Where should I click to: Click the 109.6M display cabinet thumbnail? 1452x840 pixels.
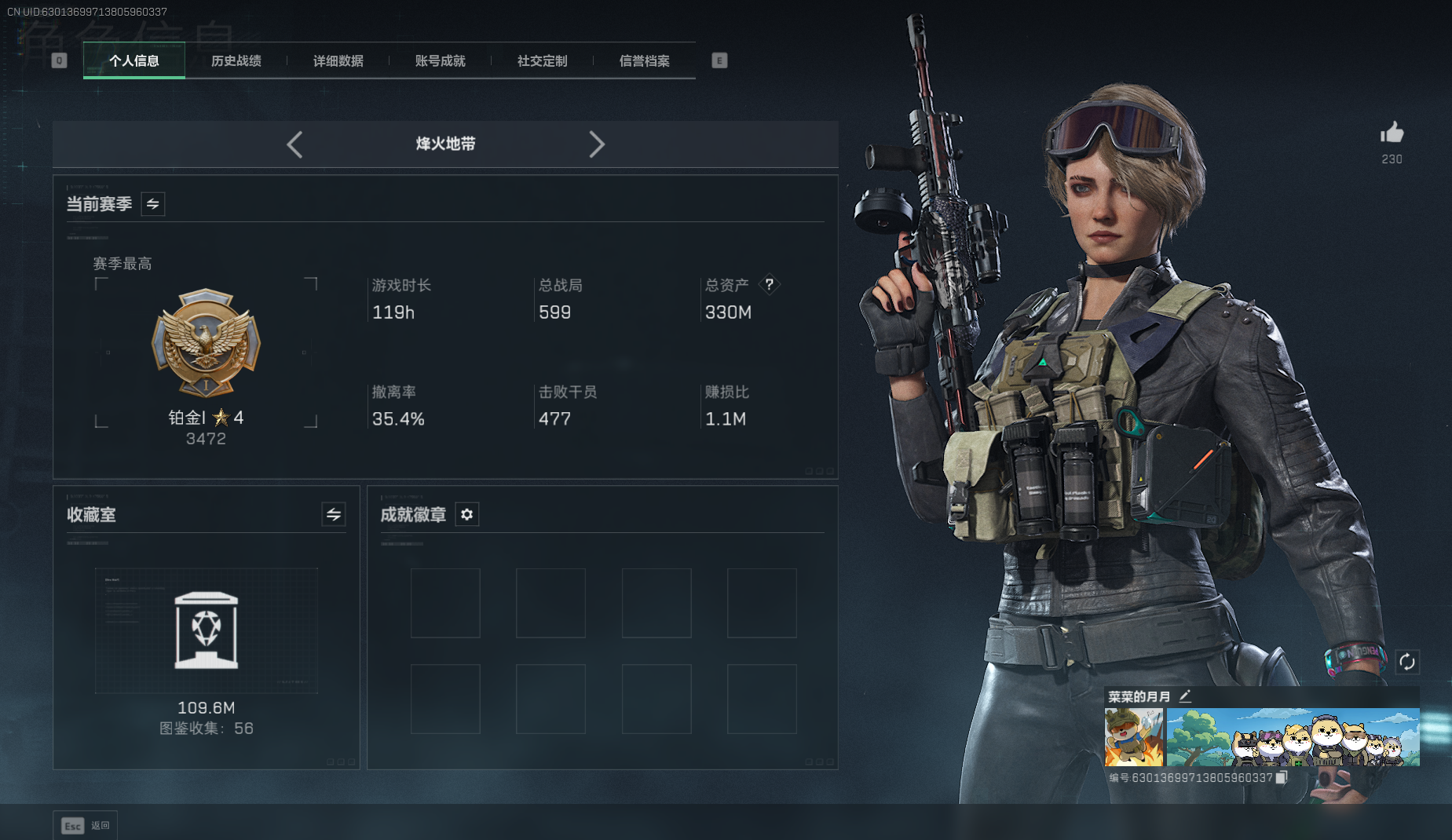[206, 630]
